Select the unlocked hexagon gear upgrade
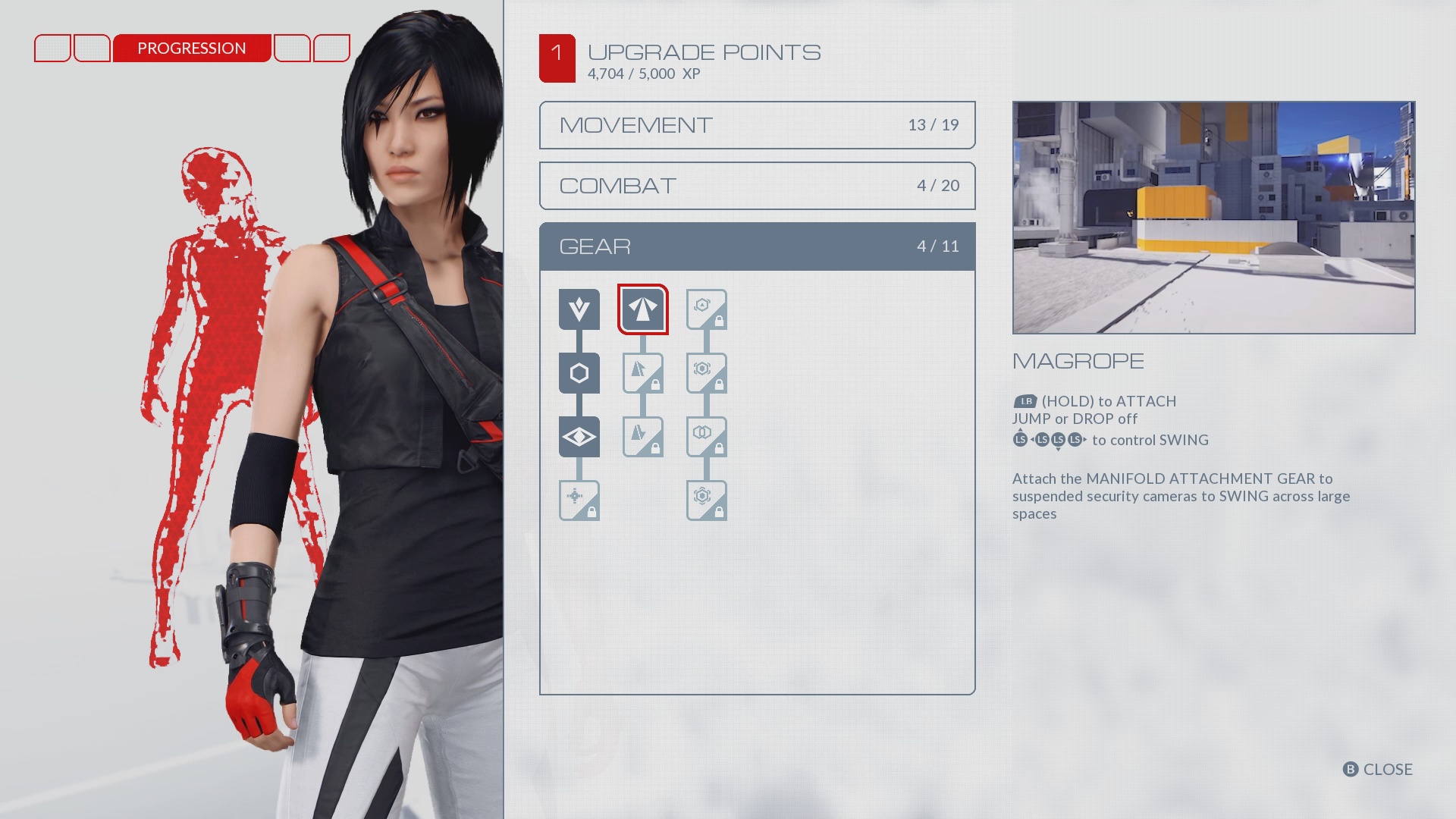The width and height of the screenshot is (1456, 819). click(x=579, y=373)
